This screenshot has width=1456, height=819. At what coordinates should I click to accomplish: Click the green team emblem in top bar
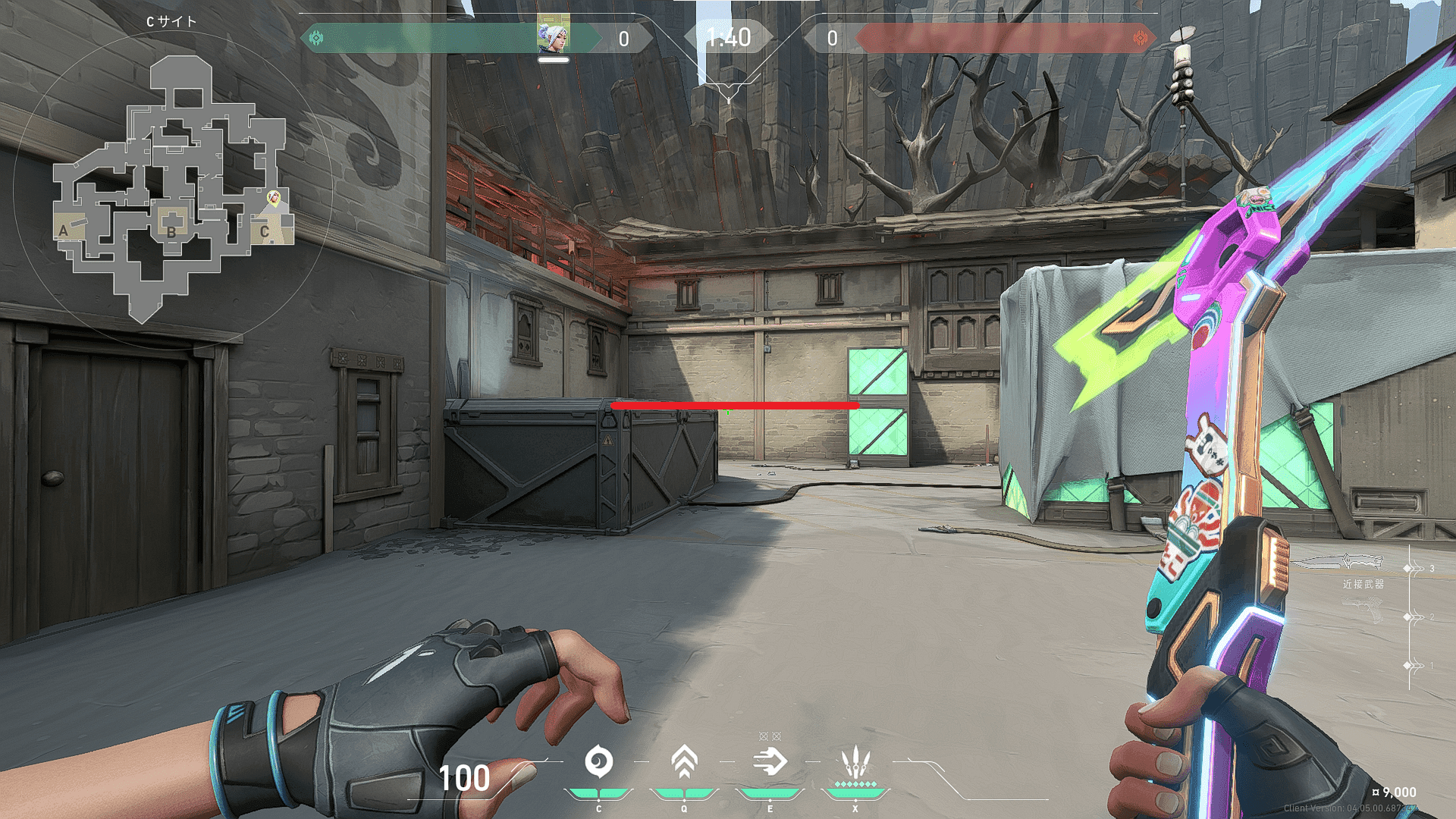[x=316, y=37]
